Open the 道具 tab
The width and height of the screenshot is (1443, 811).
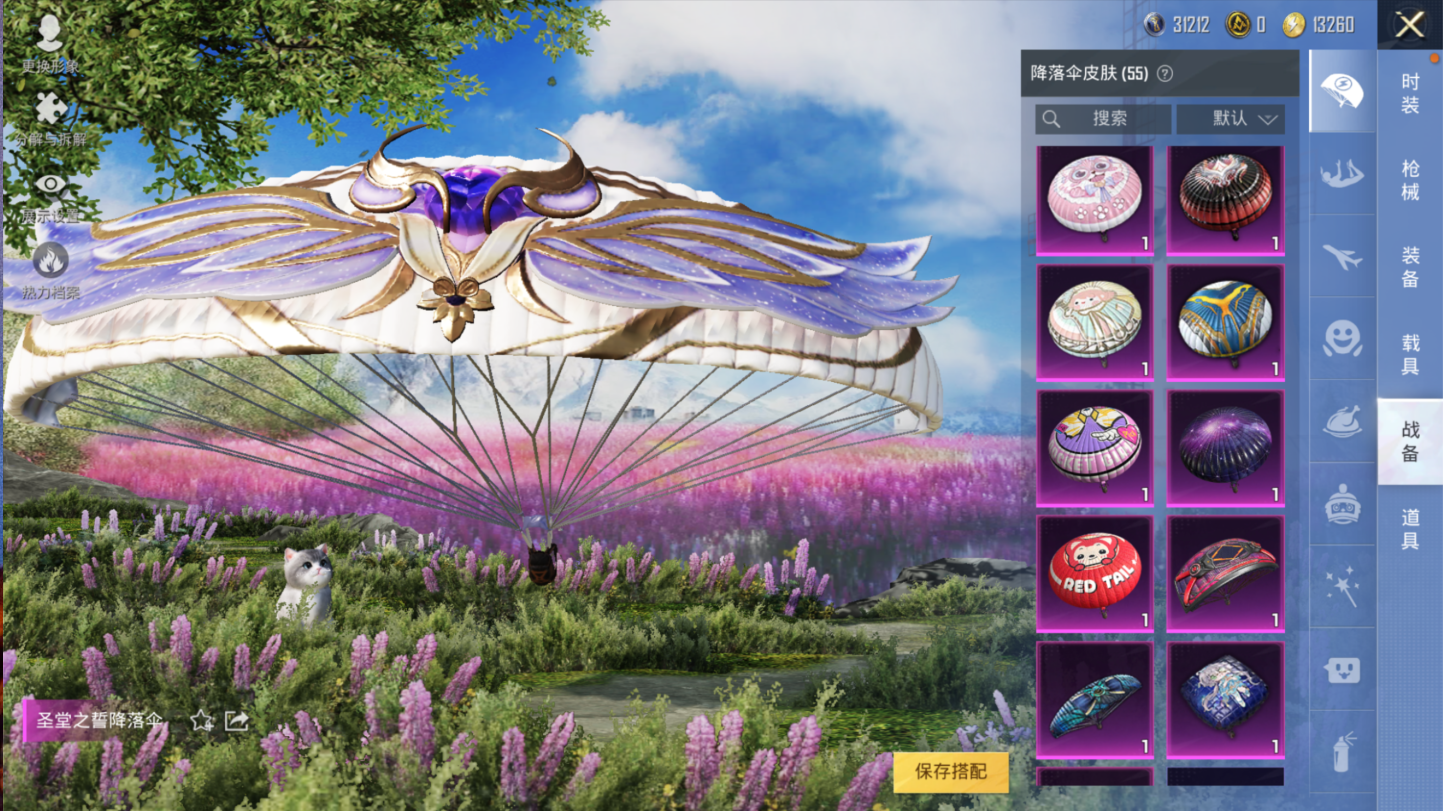[1410, 529]
